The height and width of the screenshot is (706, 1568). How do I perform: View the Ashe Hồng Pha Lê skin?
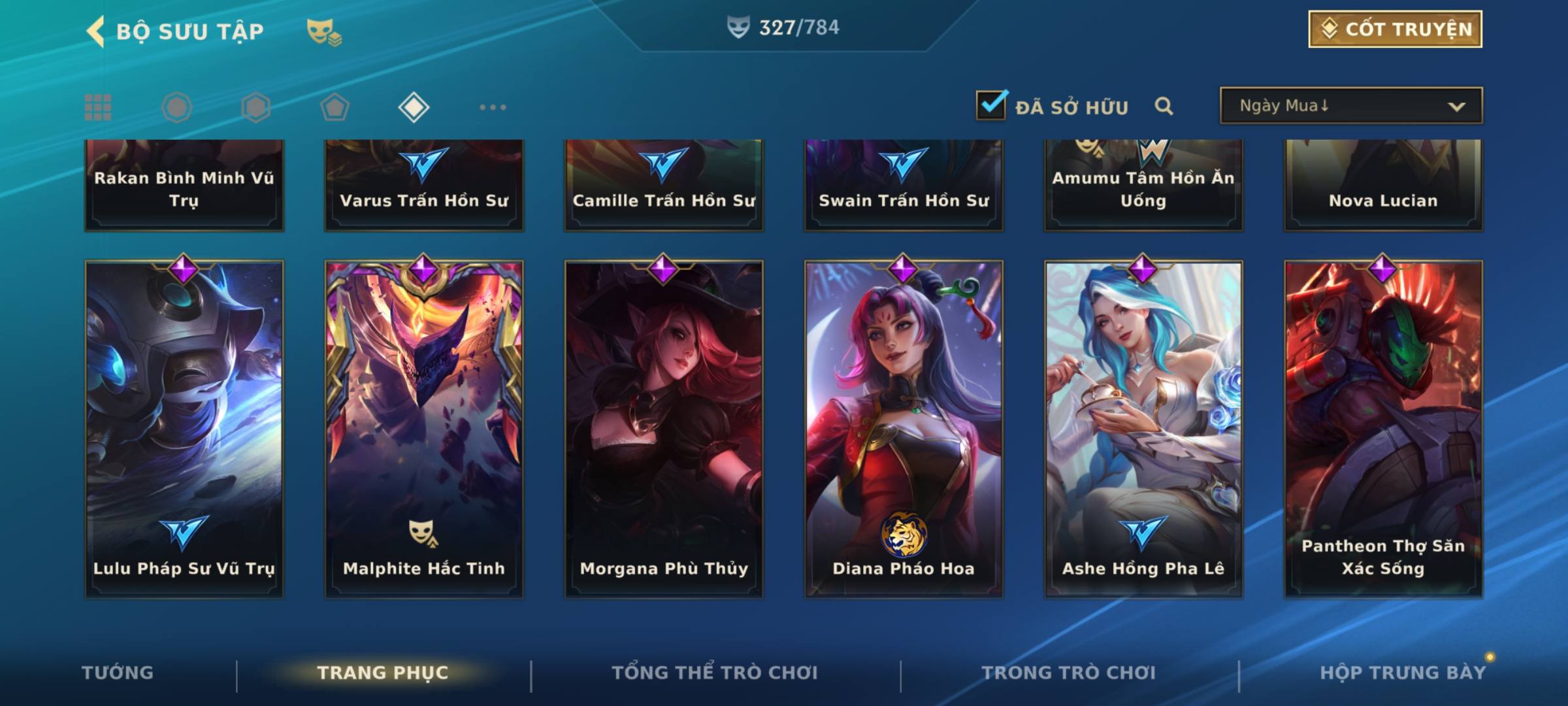coord(1143,429)
